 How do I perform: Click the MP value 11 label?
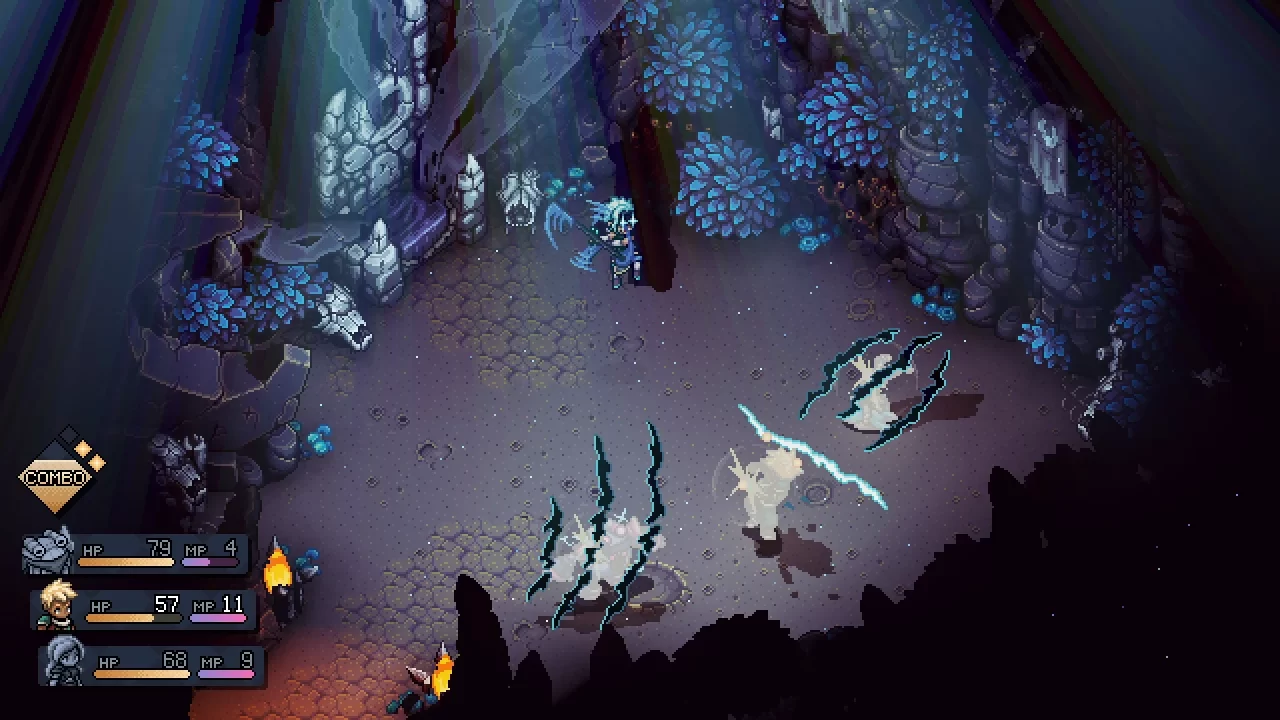point(232,605)
